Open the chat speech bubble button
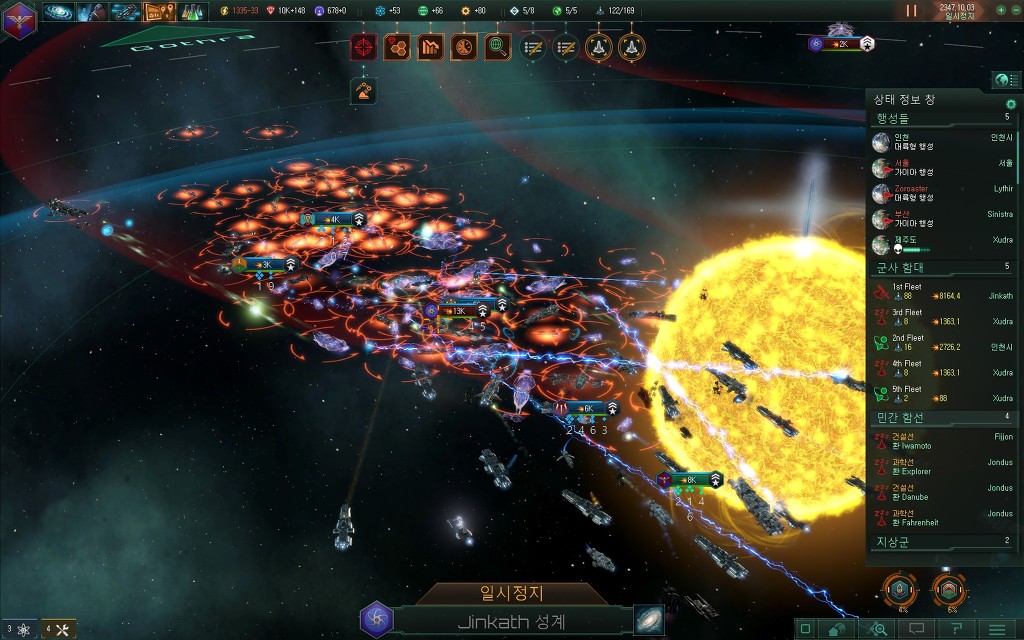The image size is (1024, 640). (x=916, y=629)
